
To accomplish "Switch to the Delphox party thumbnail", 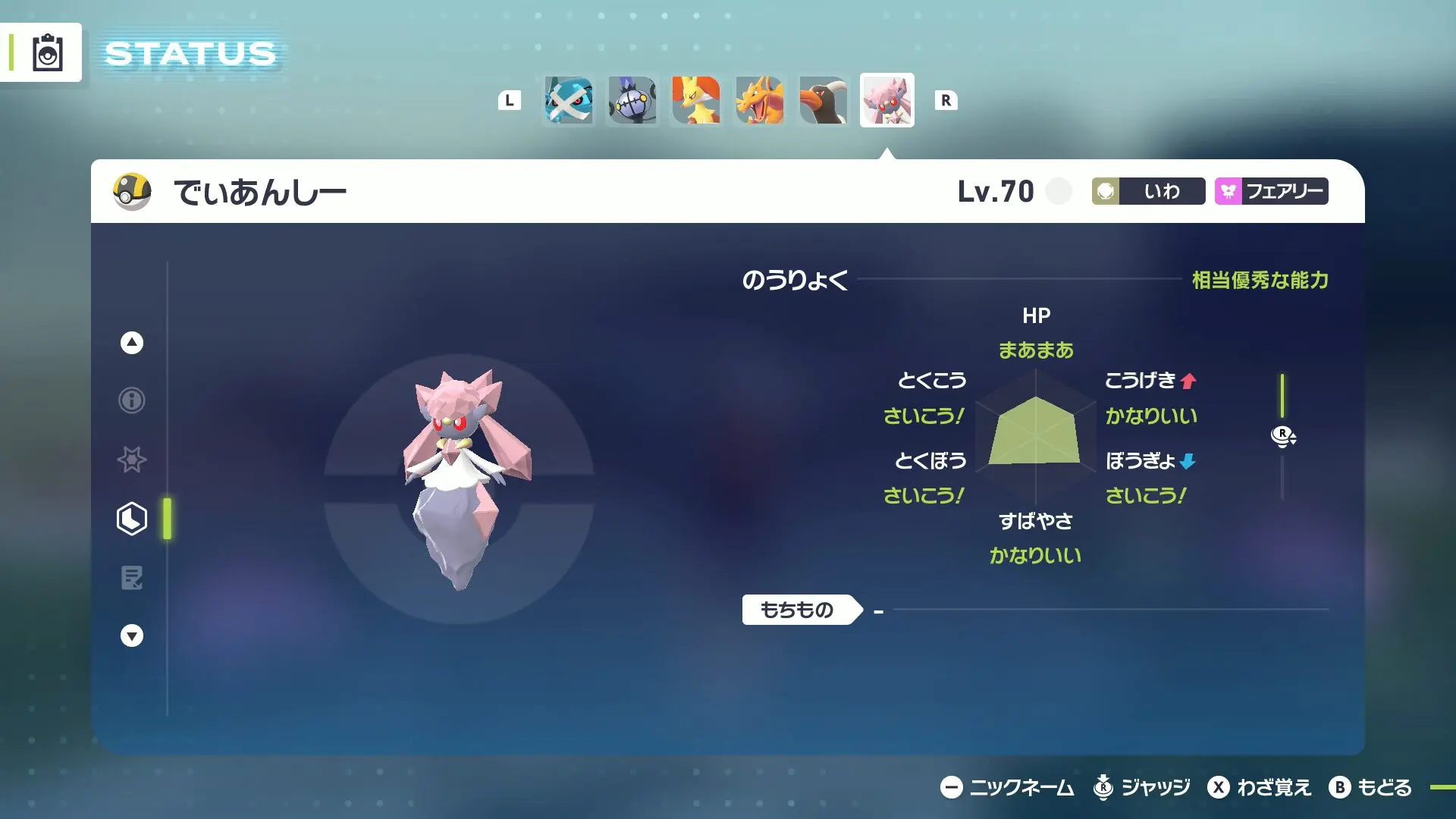I will [696, 101].
